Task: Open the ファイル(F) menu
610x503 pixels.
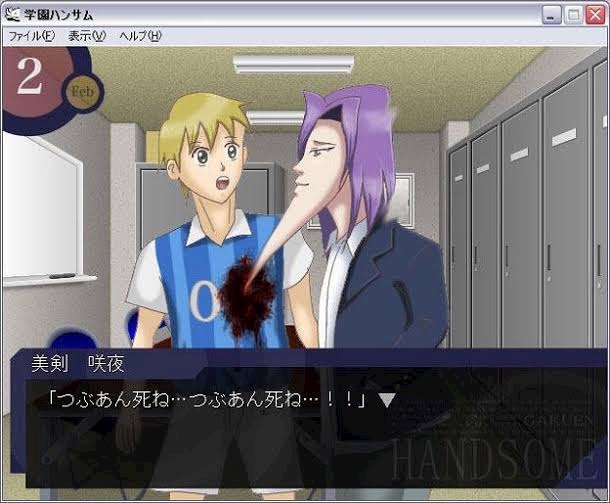Action: pos(31,36)
